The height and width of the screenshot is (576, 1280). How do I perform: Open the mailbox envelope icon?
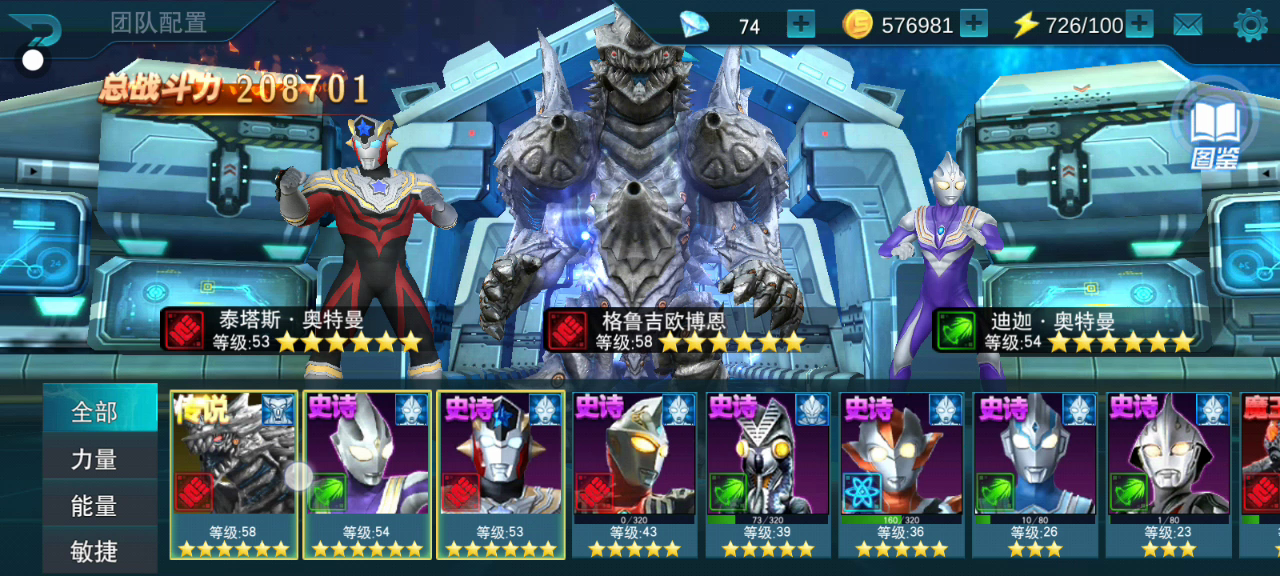tap(1188, 25)
